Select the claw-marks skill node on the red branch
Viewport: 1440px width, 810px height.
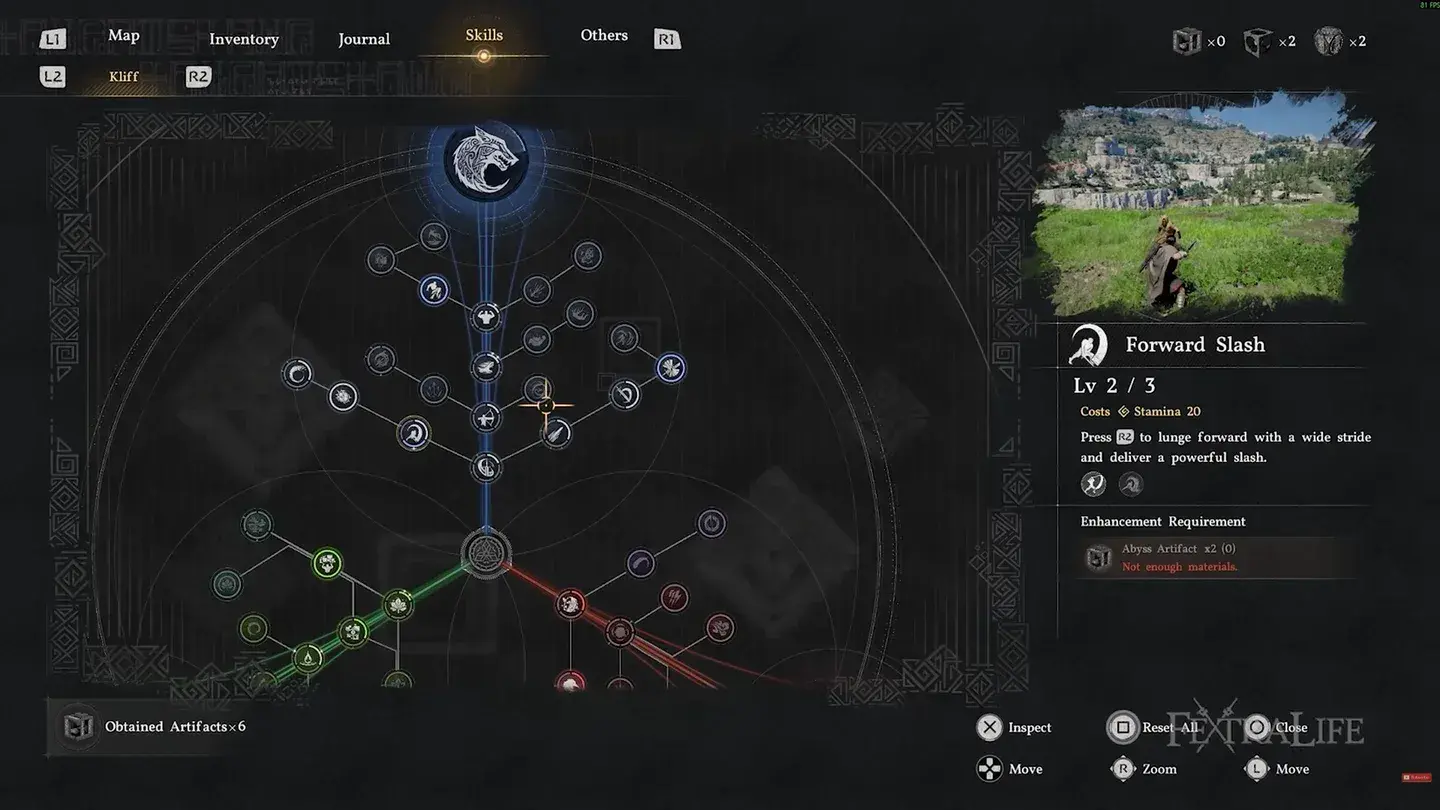(x=673, y=598)
